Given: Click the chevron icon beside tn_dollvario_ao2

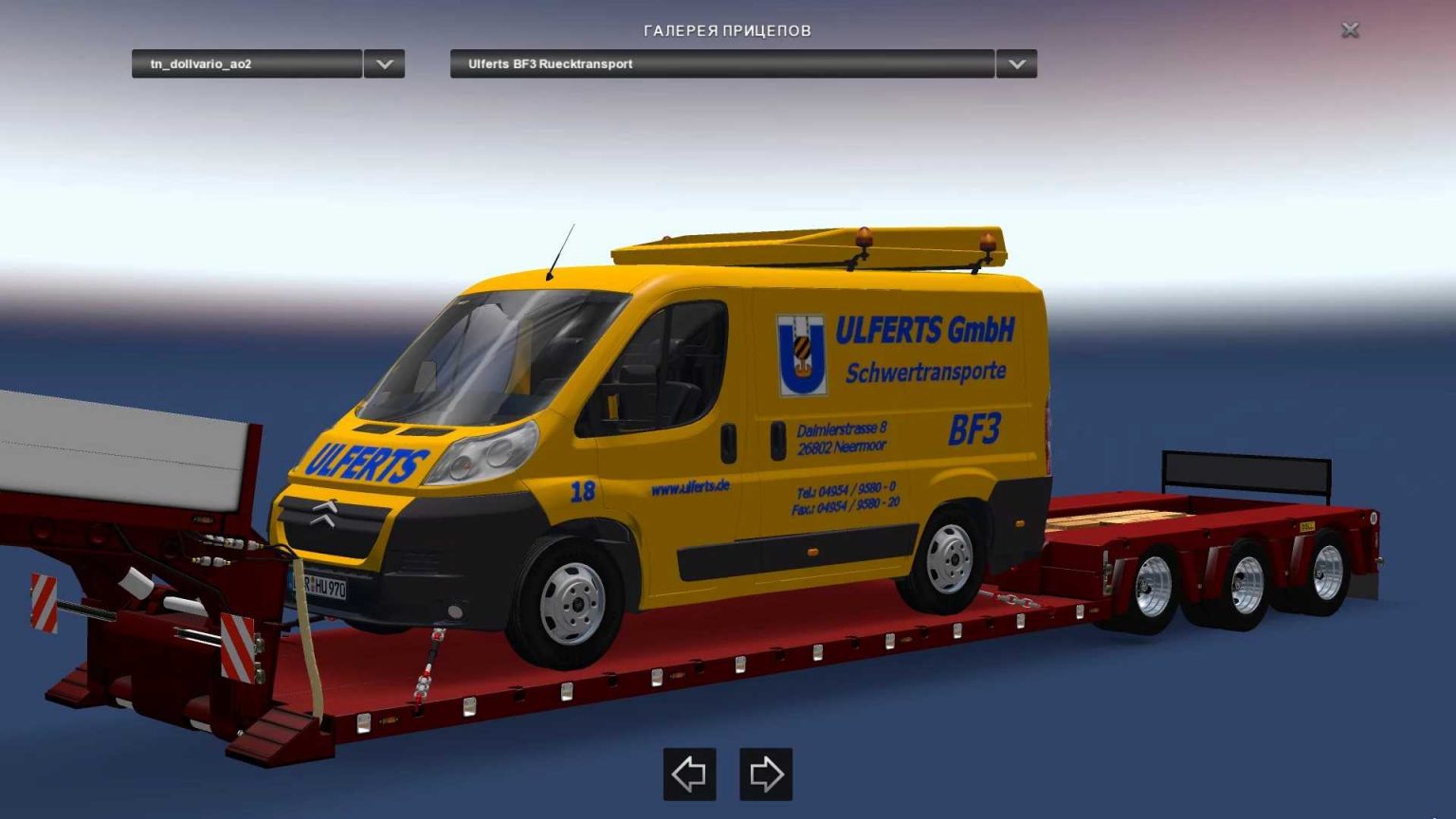Looking at the screenshot, I should [x=384, y=64].
